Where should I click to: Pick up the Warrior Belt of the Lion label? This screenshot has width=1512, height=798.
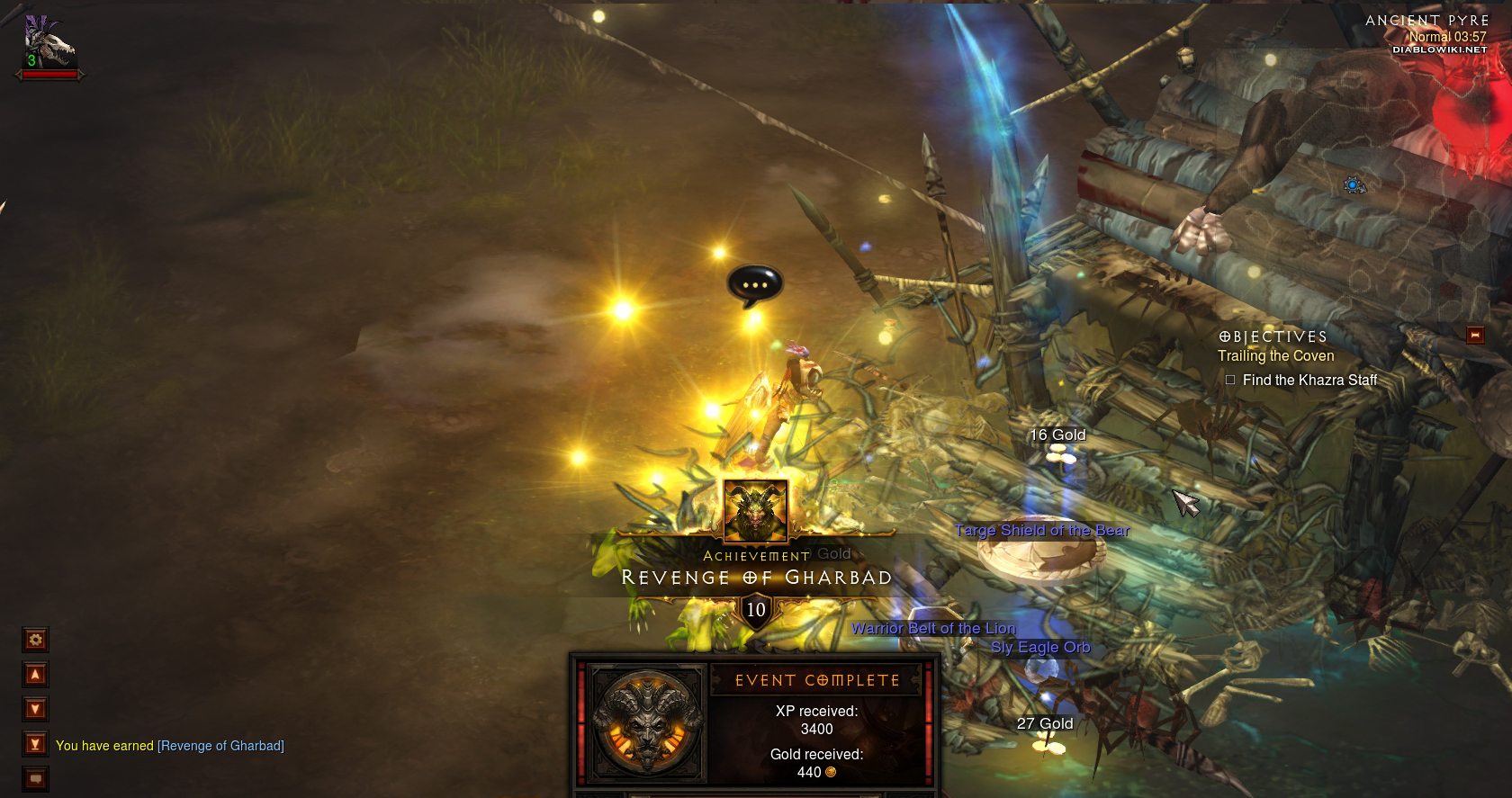(932, 629)
